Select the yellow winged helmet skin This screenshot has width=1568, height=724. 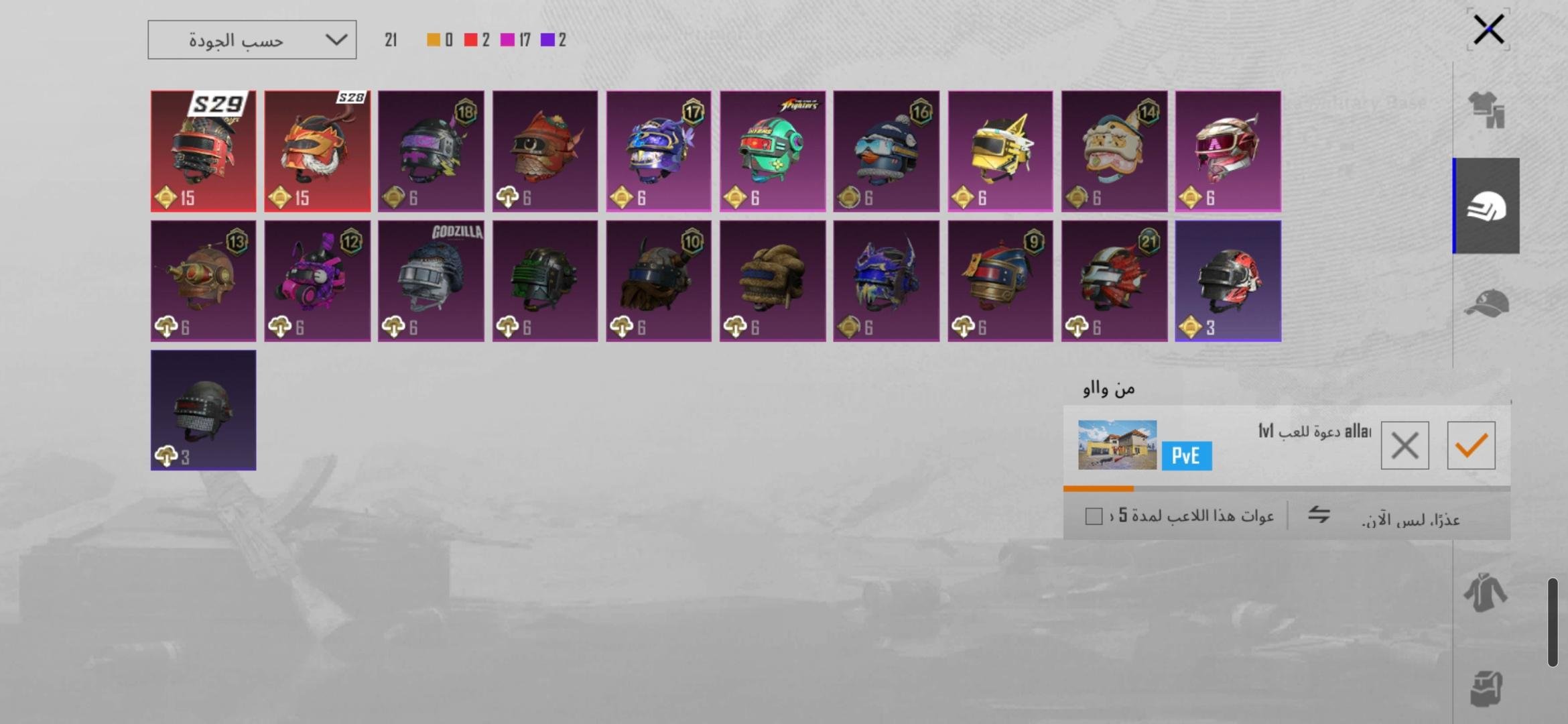[1000, 152]
